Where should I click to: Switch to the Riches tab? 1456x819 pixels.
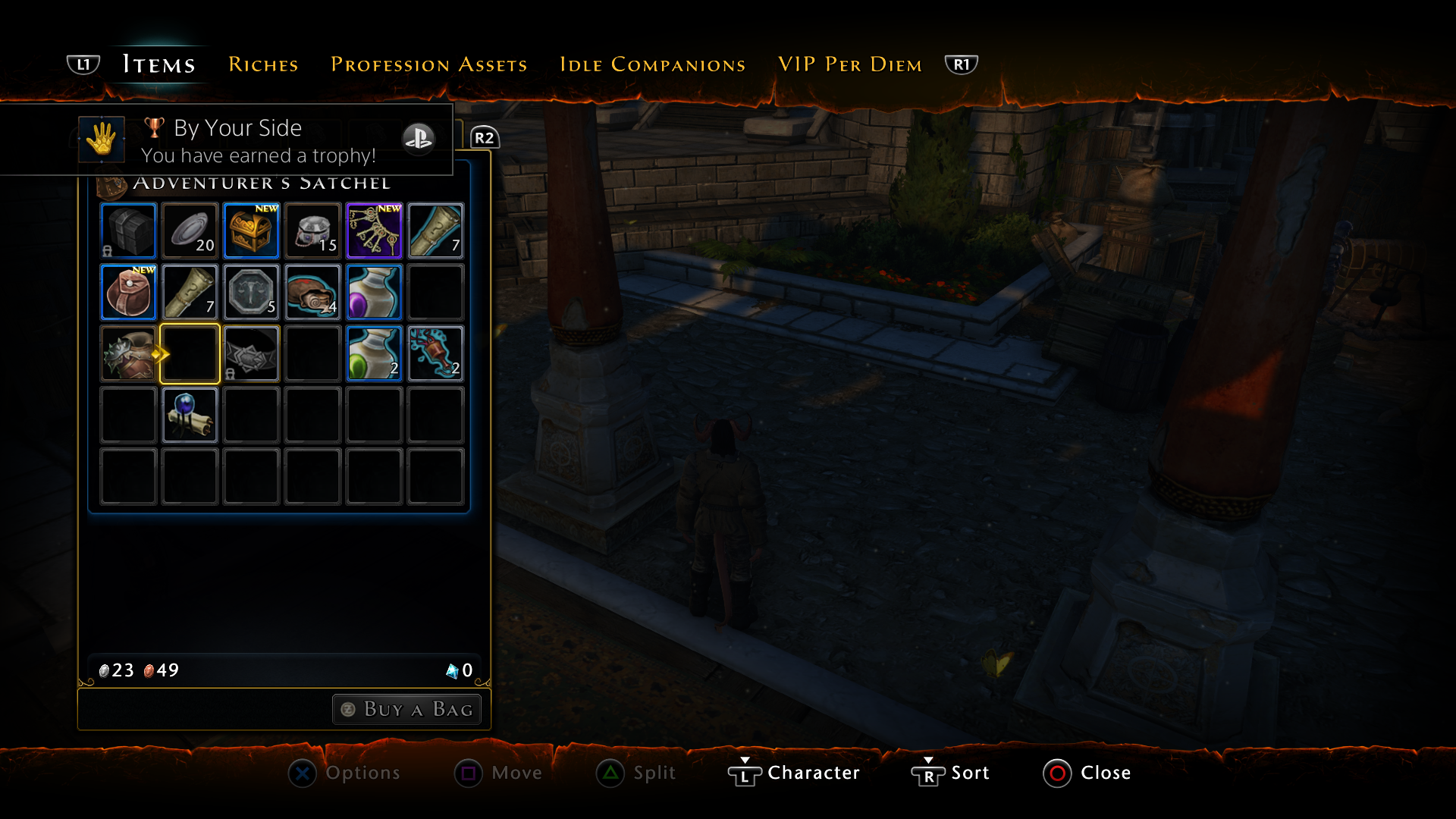pyautogui.click(x=263, y=64)
